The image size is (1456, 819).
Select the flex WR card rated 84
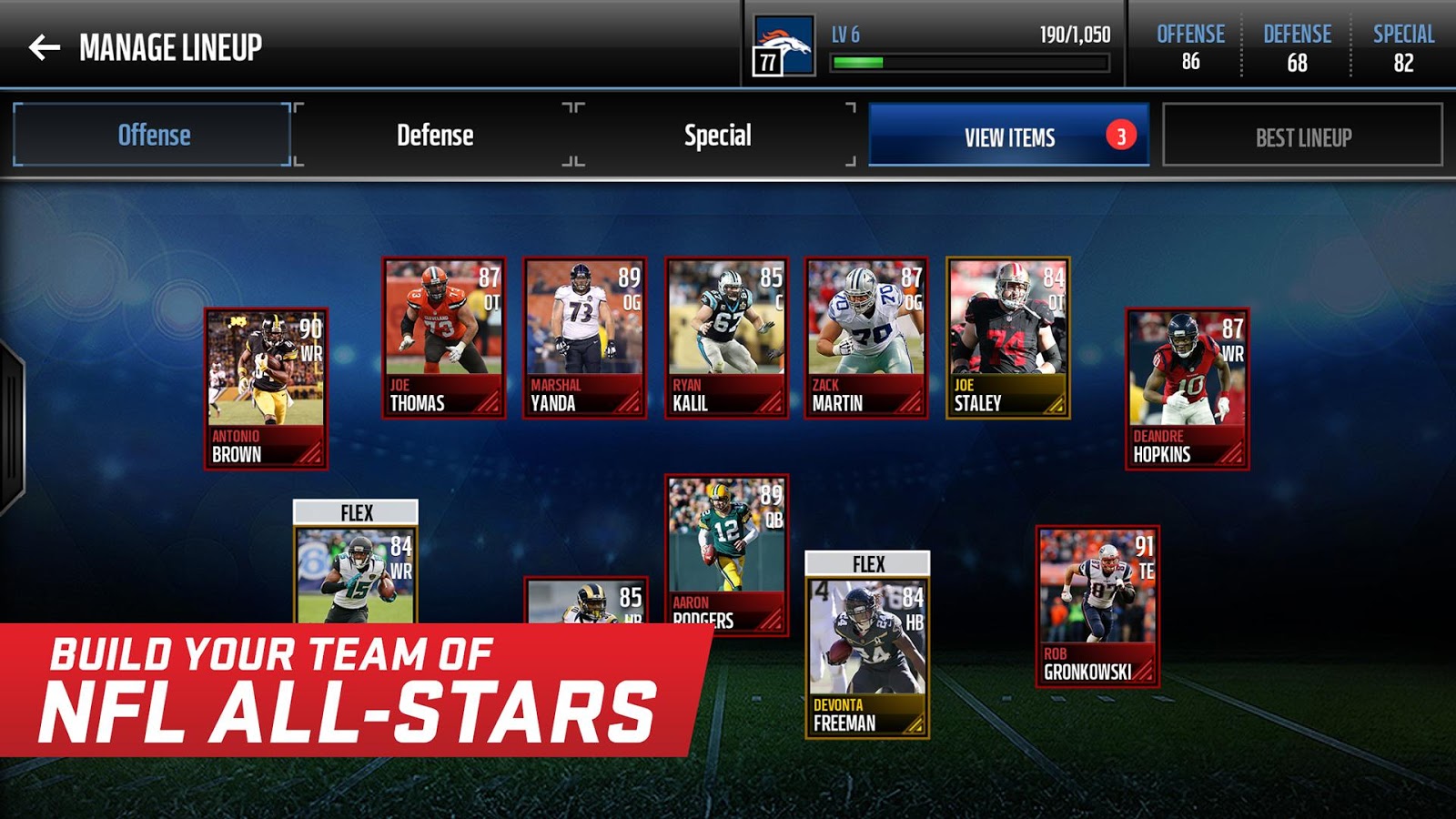click(x=356, y=573)
